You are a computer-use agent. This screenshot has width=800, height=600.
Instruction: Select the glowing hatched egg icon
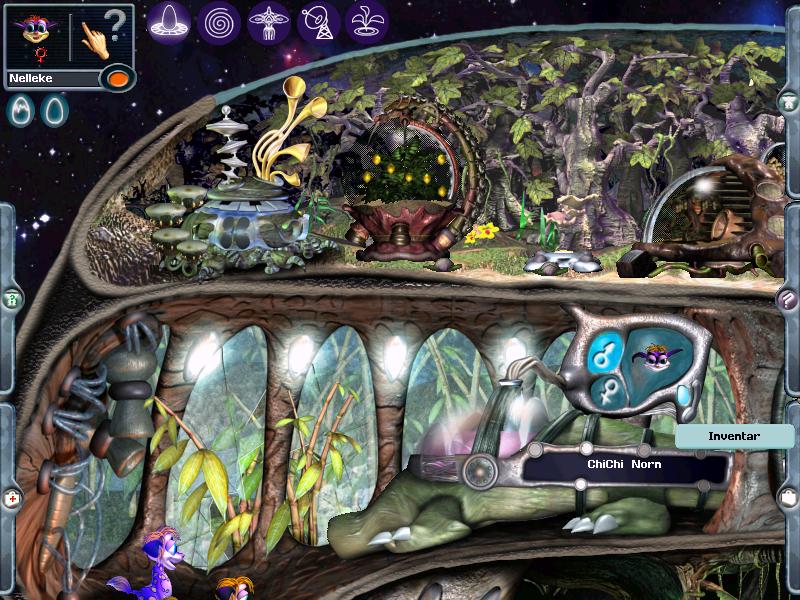(x=20, y=110)
